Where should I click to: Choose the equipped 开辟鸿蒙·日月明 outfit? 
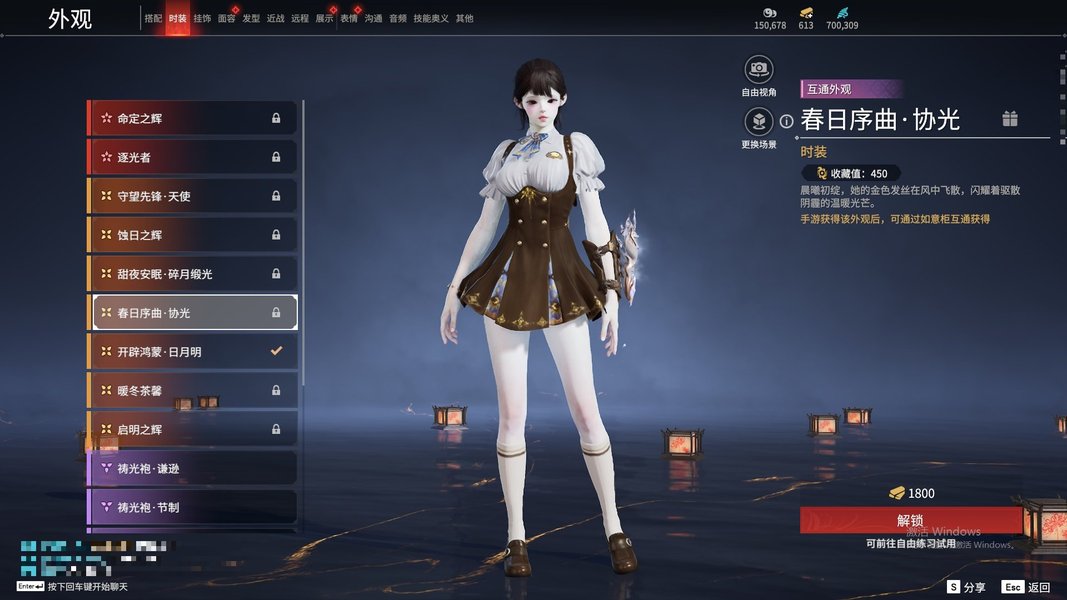point(193,352)
